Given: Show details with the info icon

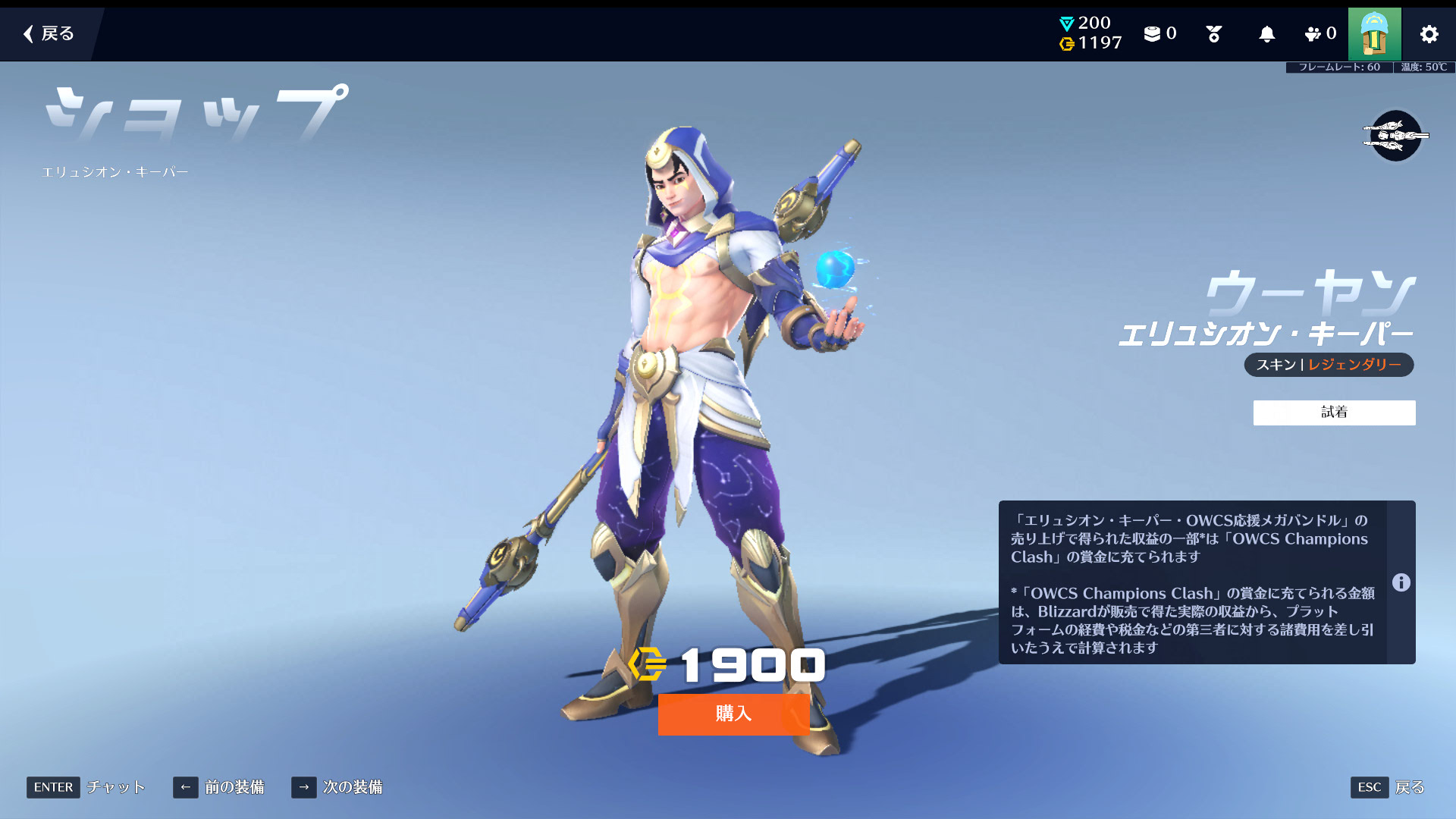Looking at the screenshot, I should (x=1401, y=582).
